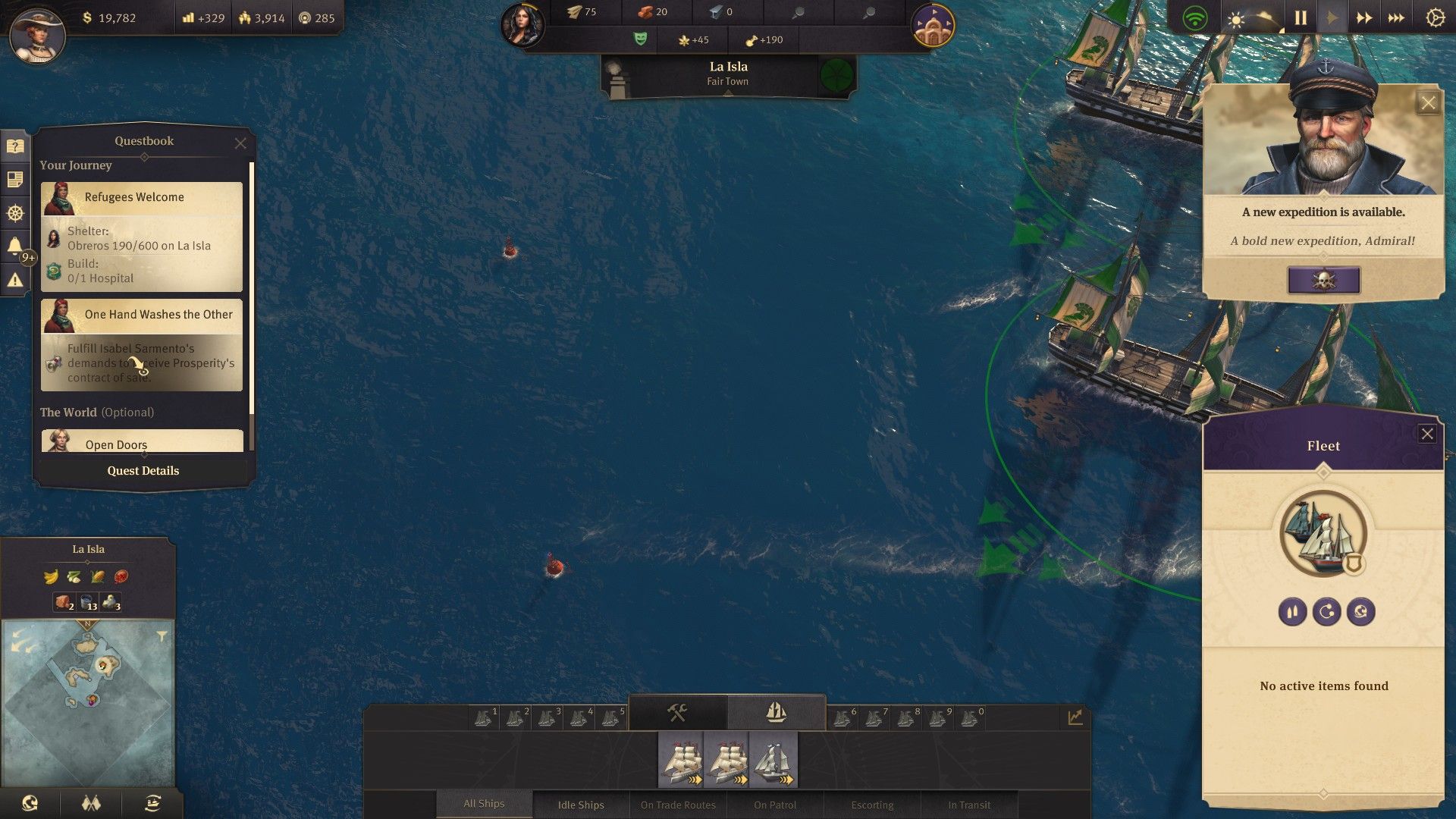Click the La Isla minimap
The image size is (1456, 819).
point(88,701)
